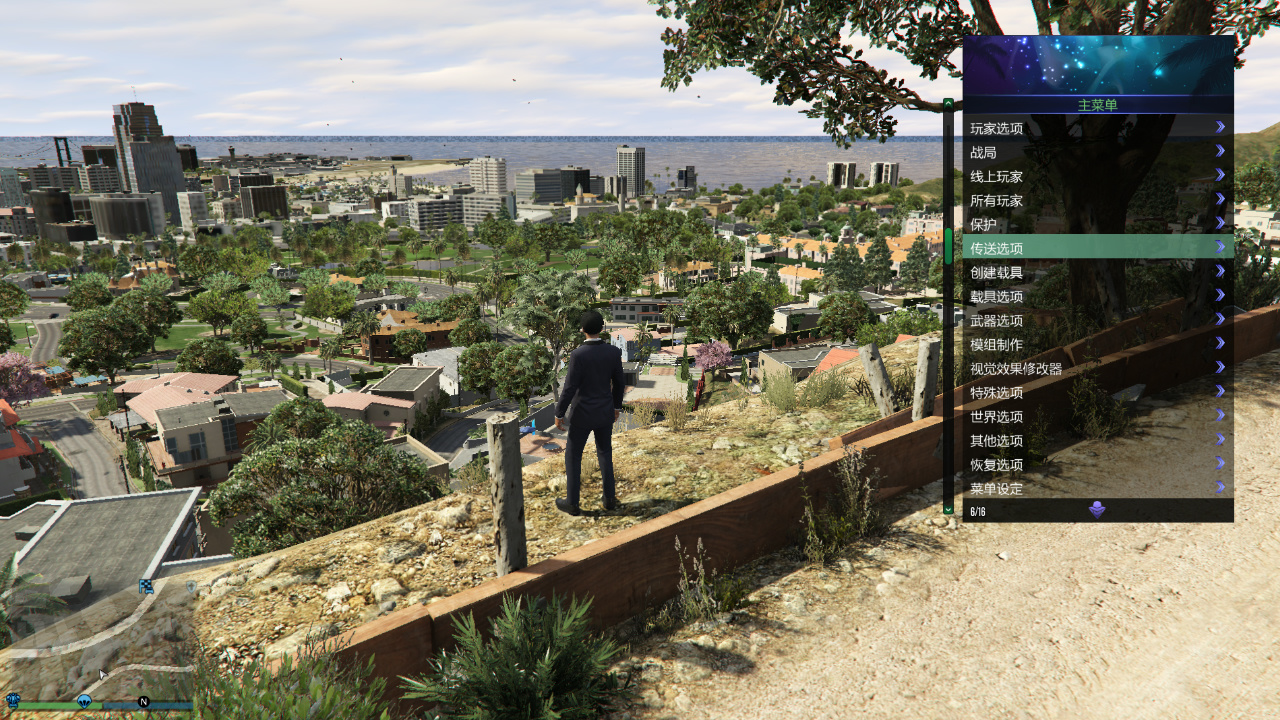Open 世界选项 (World Options) submenu

(1097, 416)
